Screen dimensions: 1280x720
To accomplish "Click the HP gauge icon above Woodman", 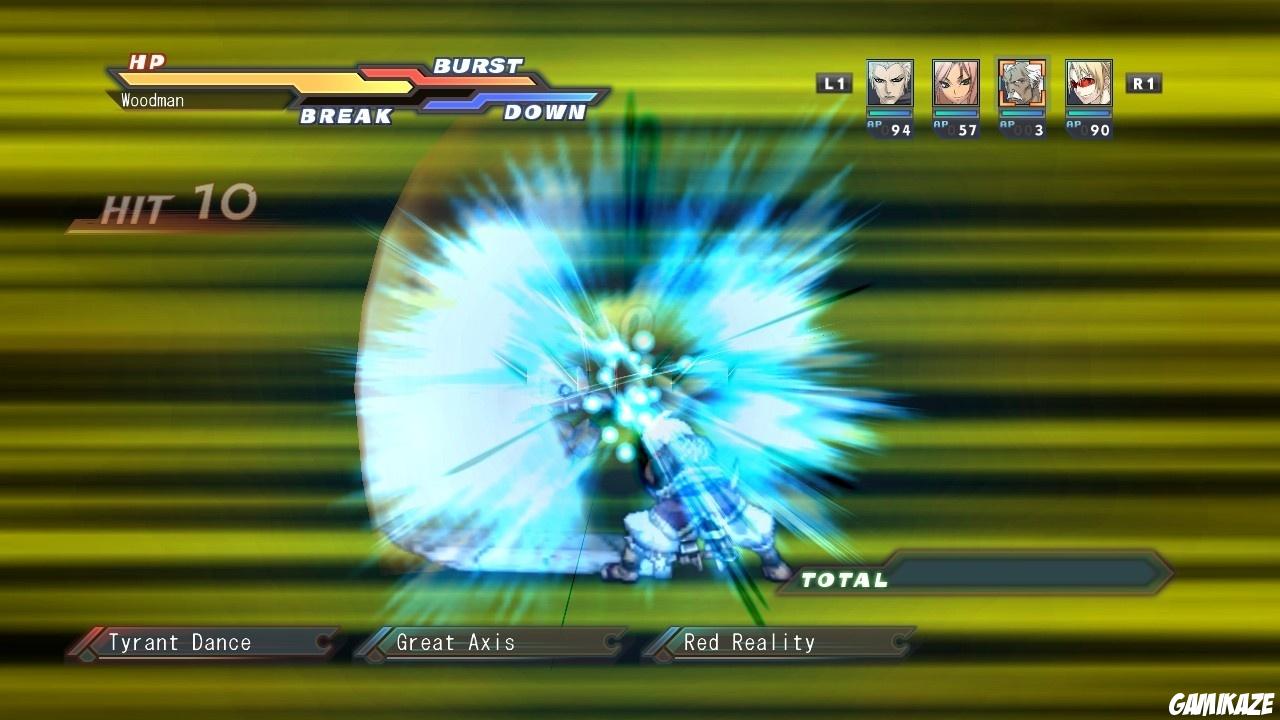I will (x=146, y=61).
